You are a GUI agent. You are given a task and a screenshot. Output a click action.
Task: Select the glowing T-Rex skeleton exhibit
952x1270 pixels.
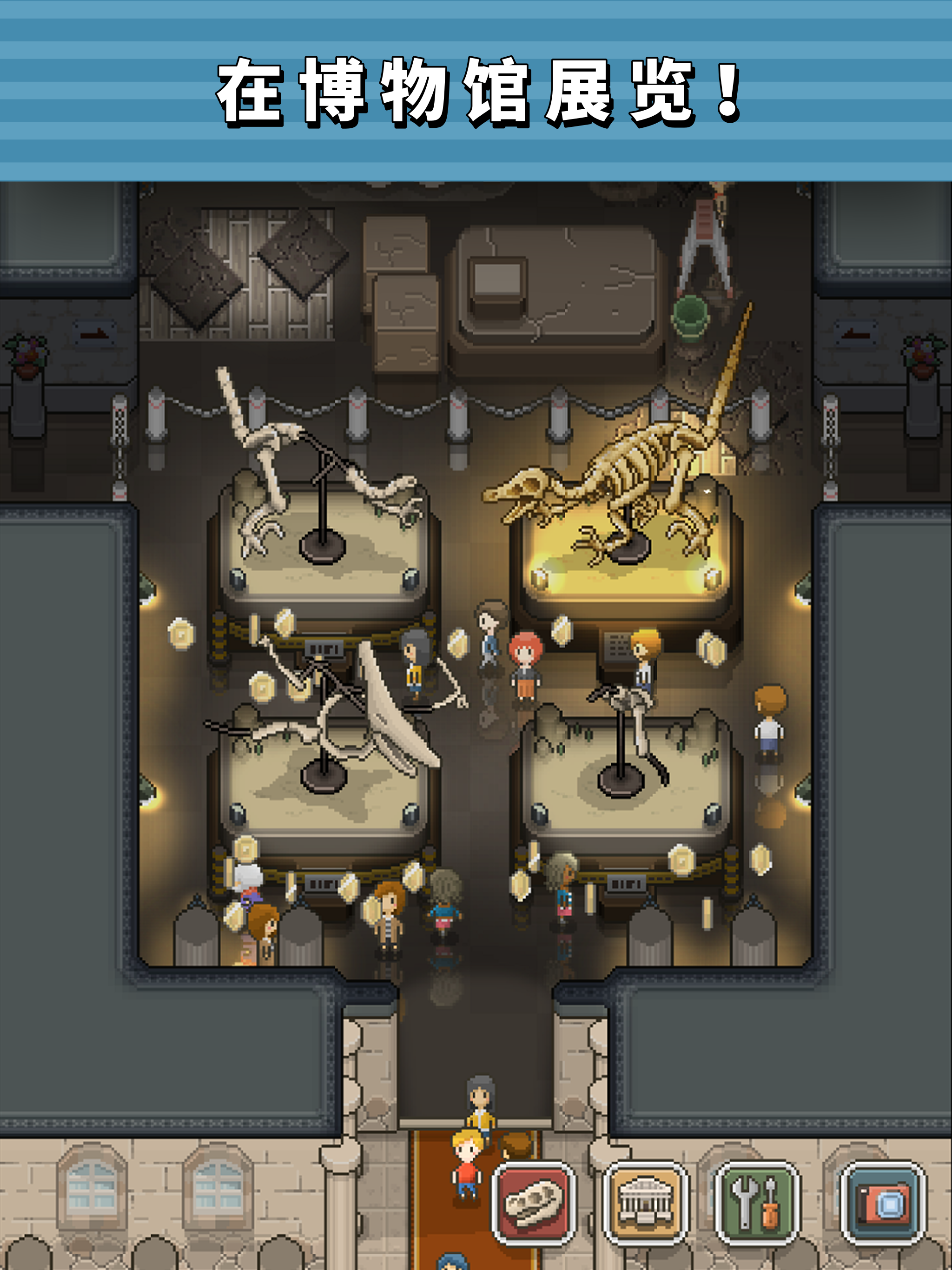tap(626, 517)
